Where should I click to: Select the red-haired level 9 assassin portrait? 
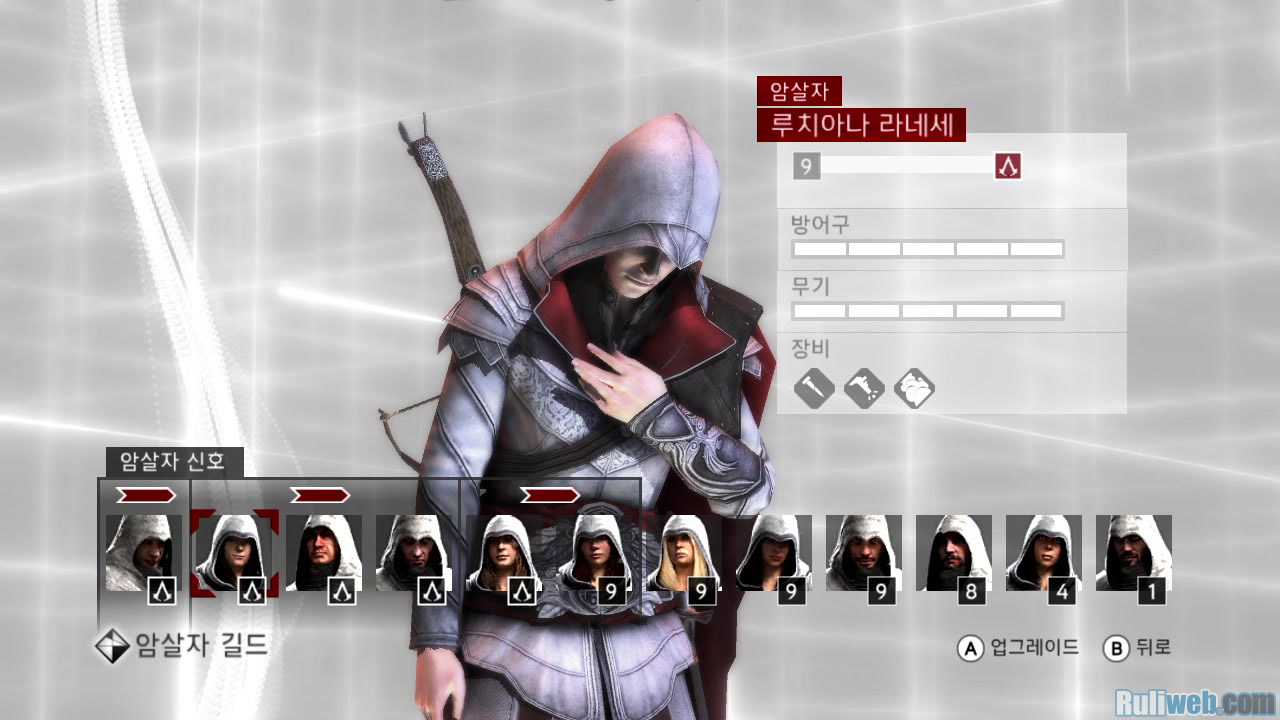[594, 553]
